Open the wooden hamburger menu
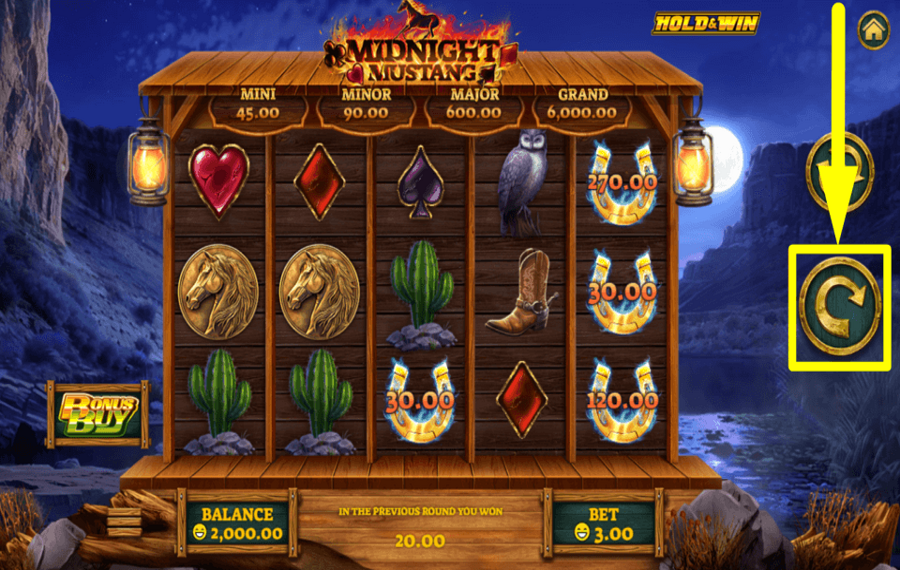The width and height of the screenshot is (900, 570). coord(125,522)
